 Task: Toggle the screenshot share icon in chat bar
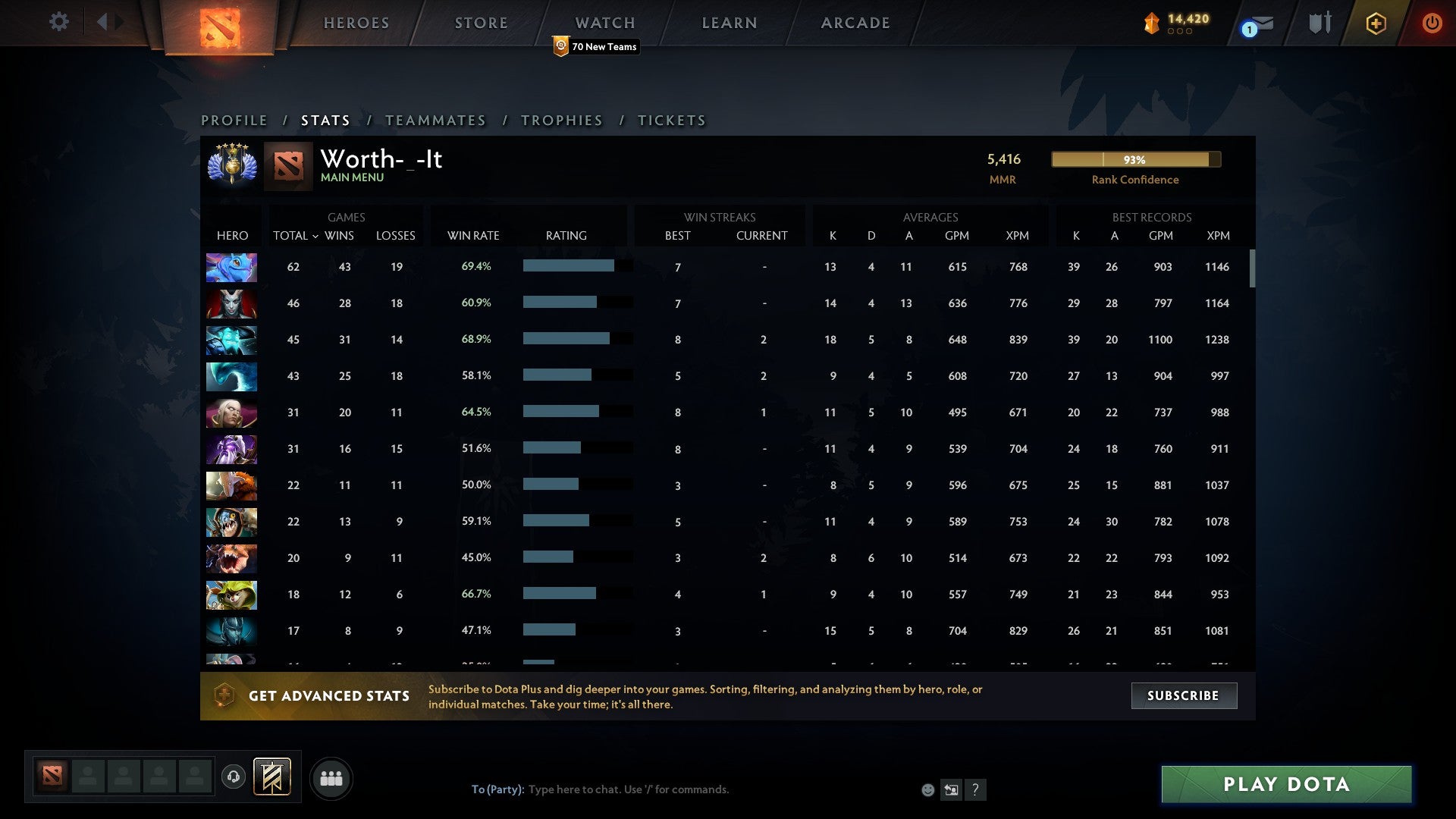952,789
